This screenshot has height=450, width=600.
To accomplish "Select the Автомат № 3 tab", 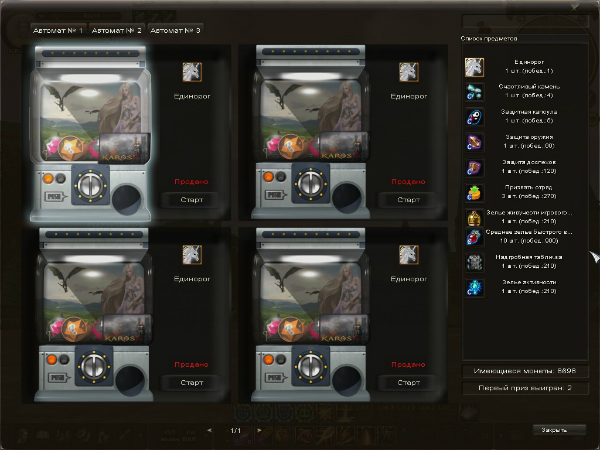I will [x=175, y=30].
